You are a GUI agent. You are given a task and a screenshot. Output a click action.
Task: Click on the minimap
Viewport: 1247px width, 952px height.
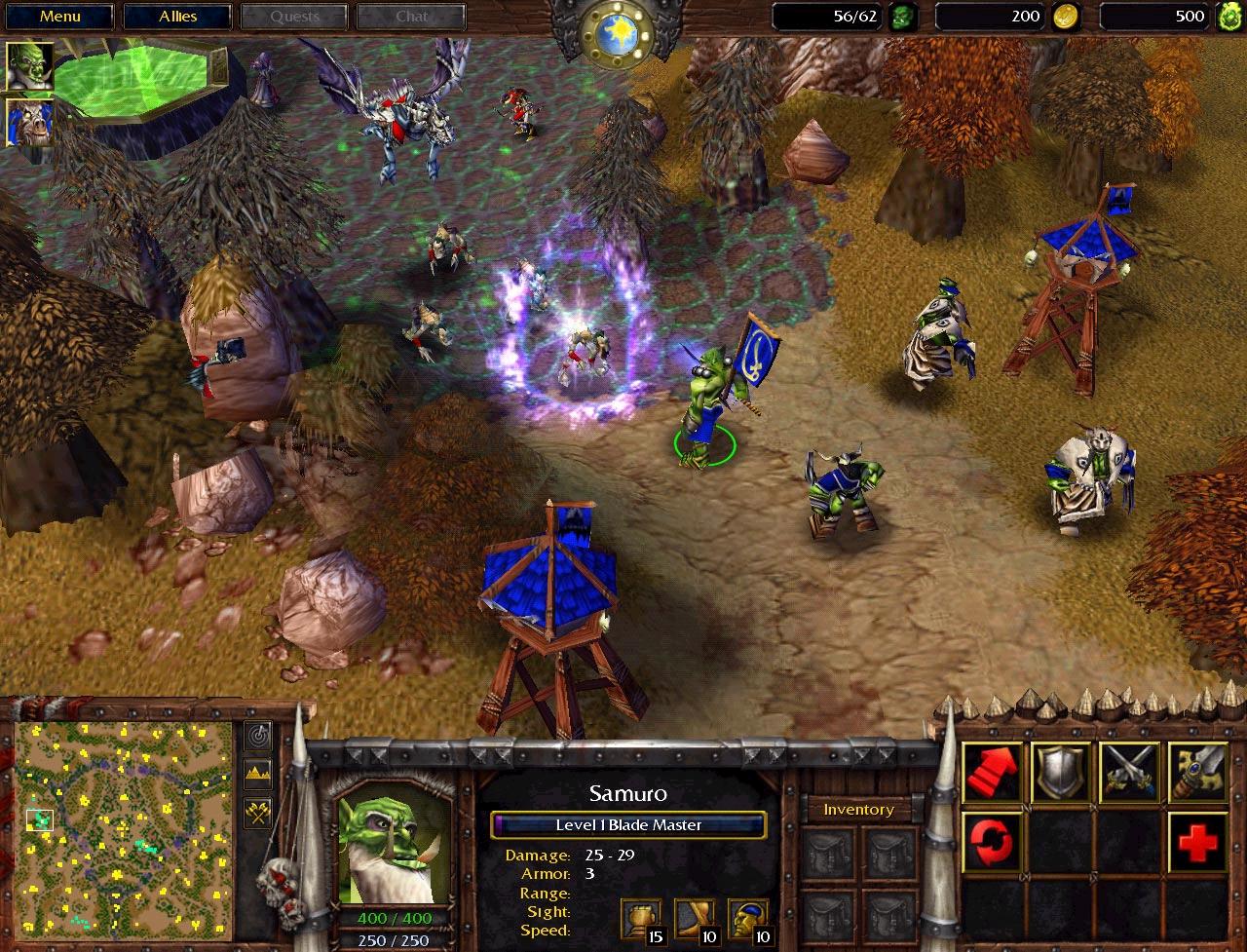124,828
